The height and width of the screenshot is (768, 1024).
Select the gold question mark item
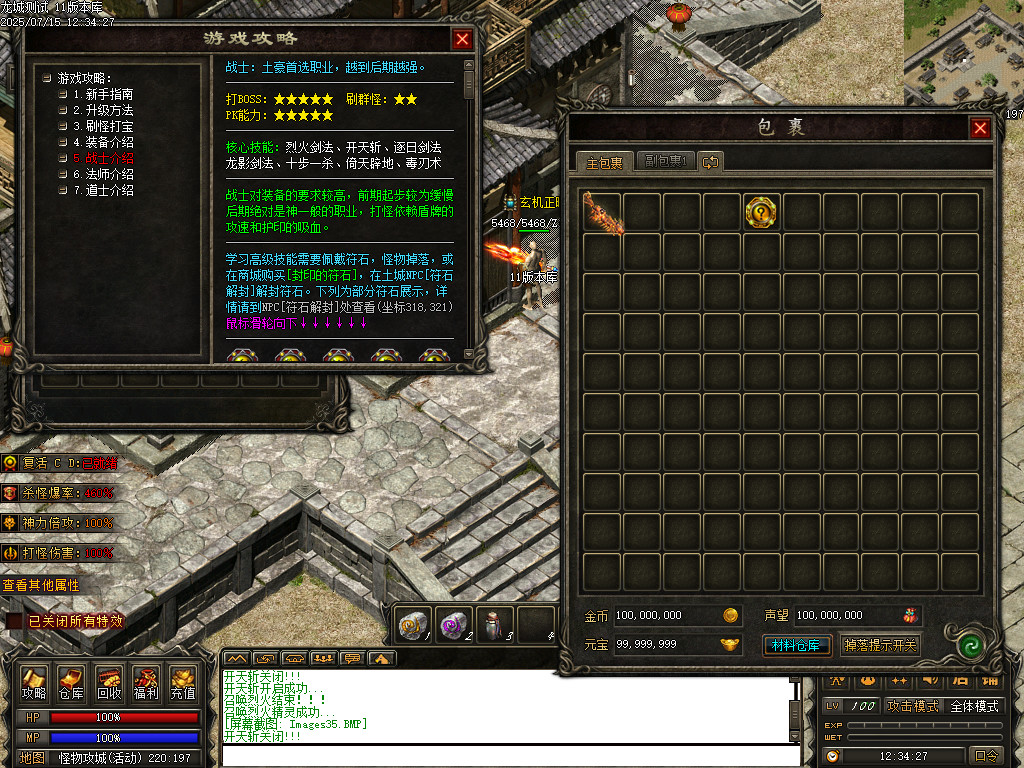tap(762, 211)
